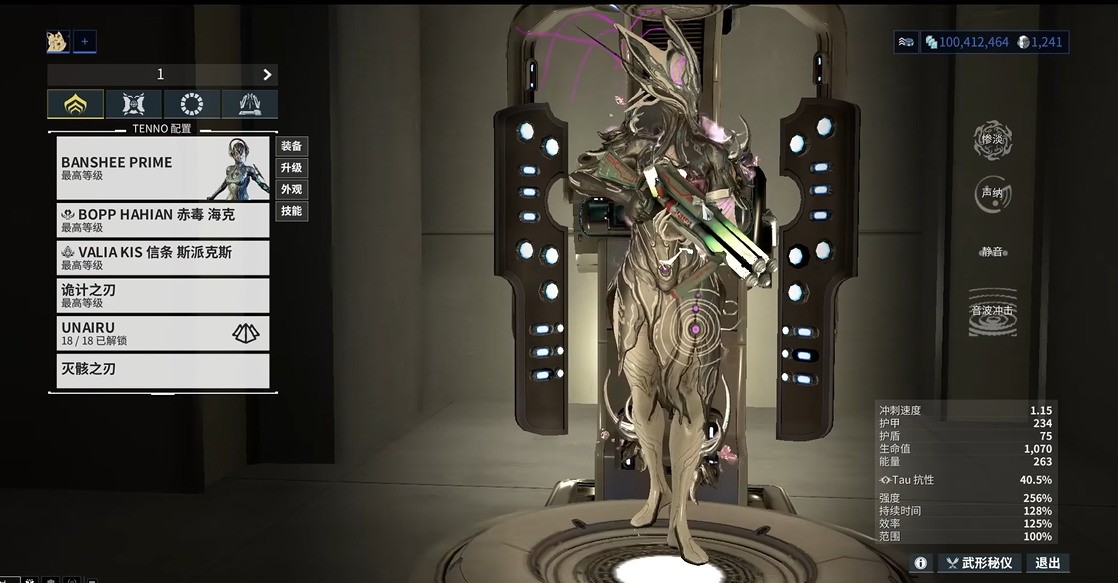Open the 升级 (Upgrade) menu

click(x=291, y=168)
